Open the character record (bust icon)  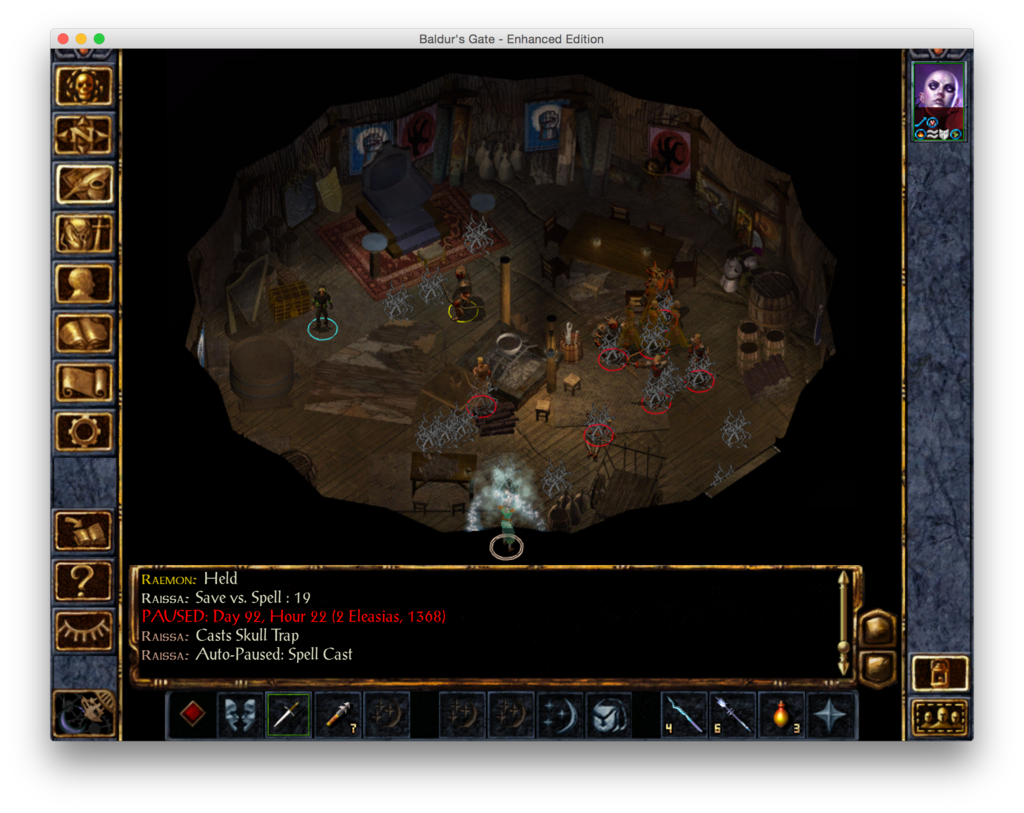tap(84, 284)
